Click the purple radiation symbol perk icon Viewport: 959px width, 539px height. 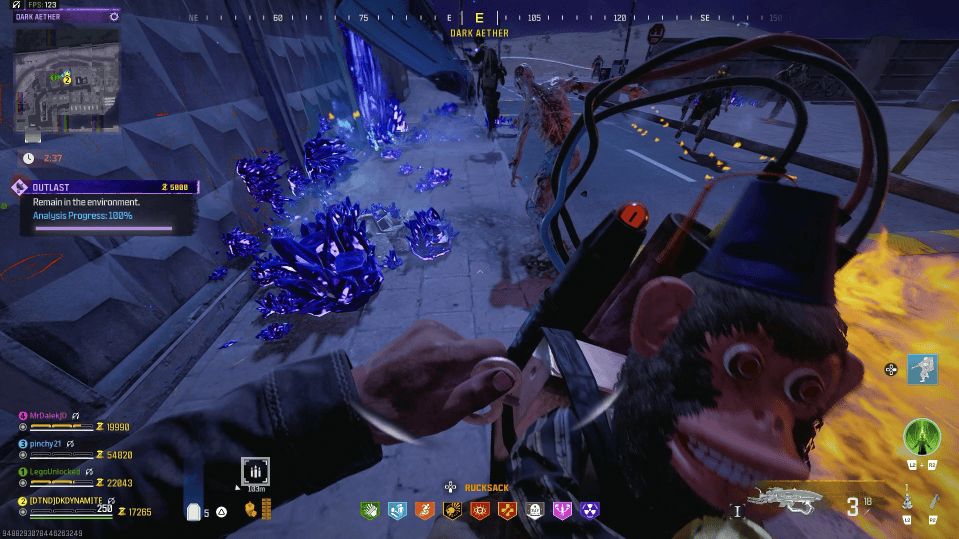click(590, 510)
